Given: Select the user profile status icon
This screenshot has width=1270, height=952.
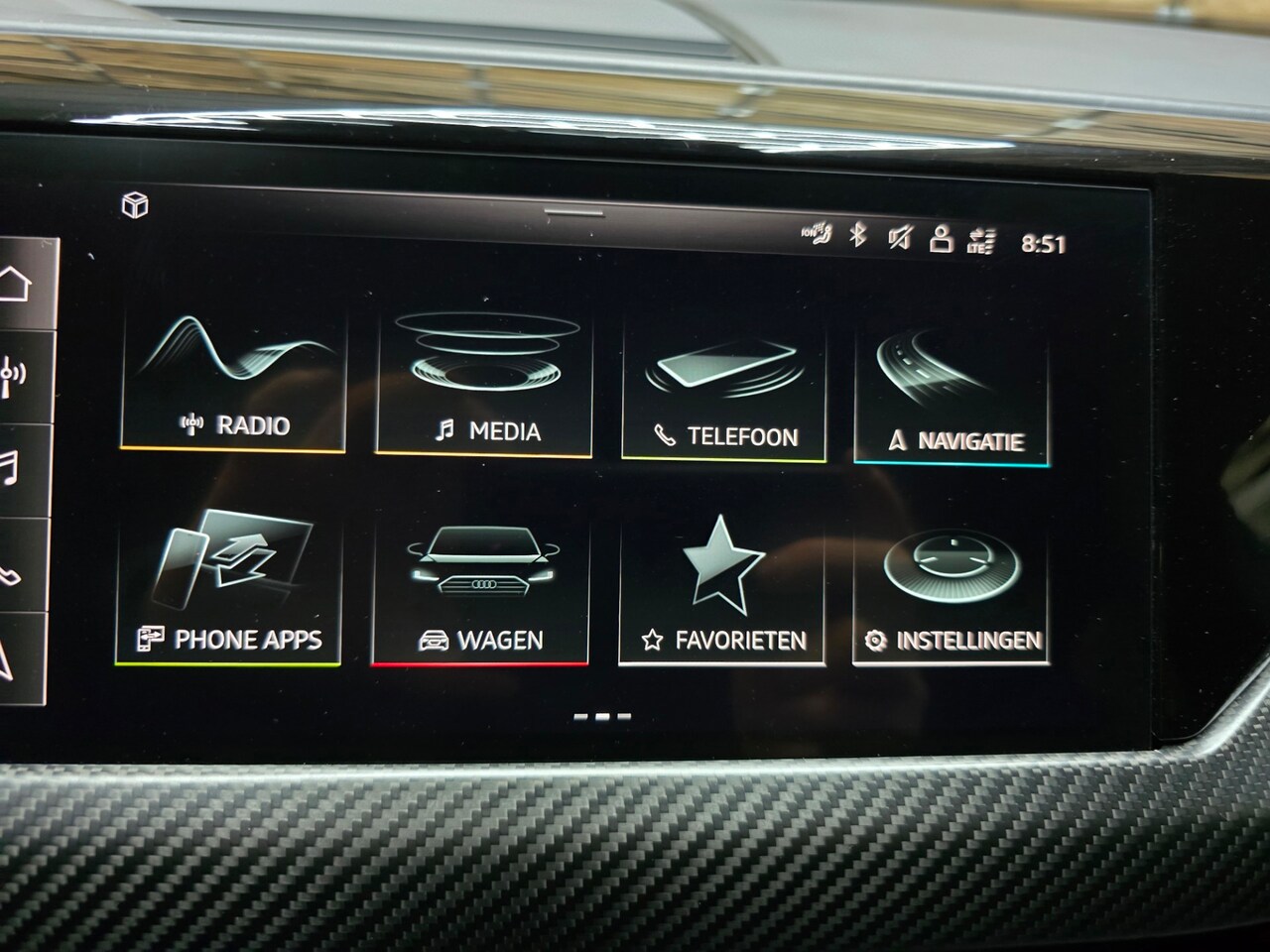Looking at the screenshot, I should pyautogui.click(x=941, y=239).
